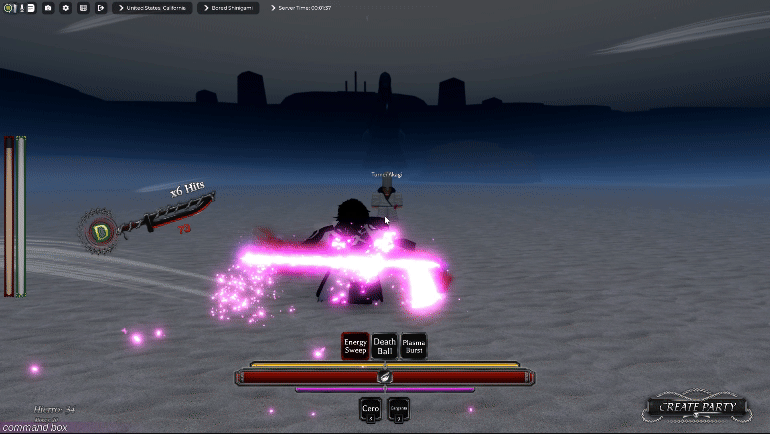Use the Death Ball ability
The image size is (770, 434).
click(x=384, y=346)
